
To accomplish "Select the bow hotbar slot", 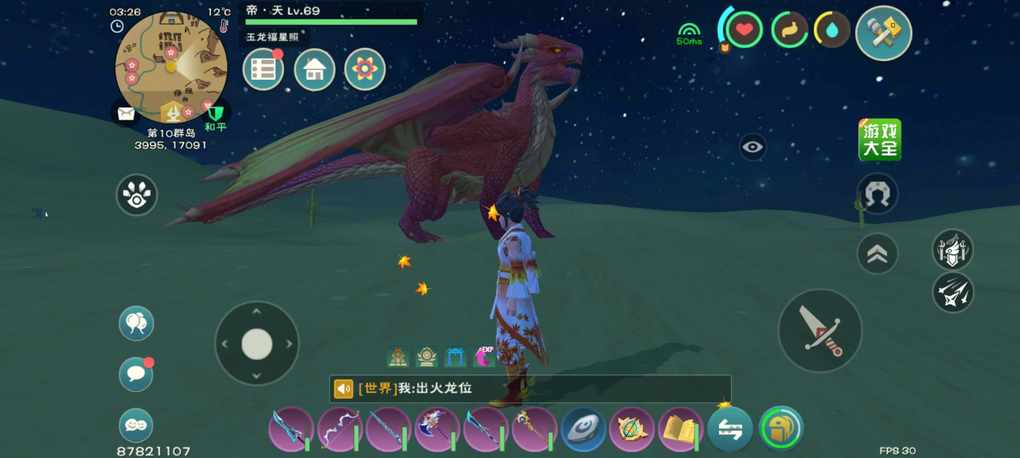I will (x=339, y=430).
